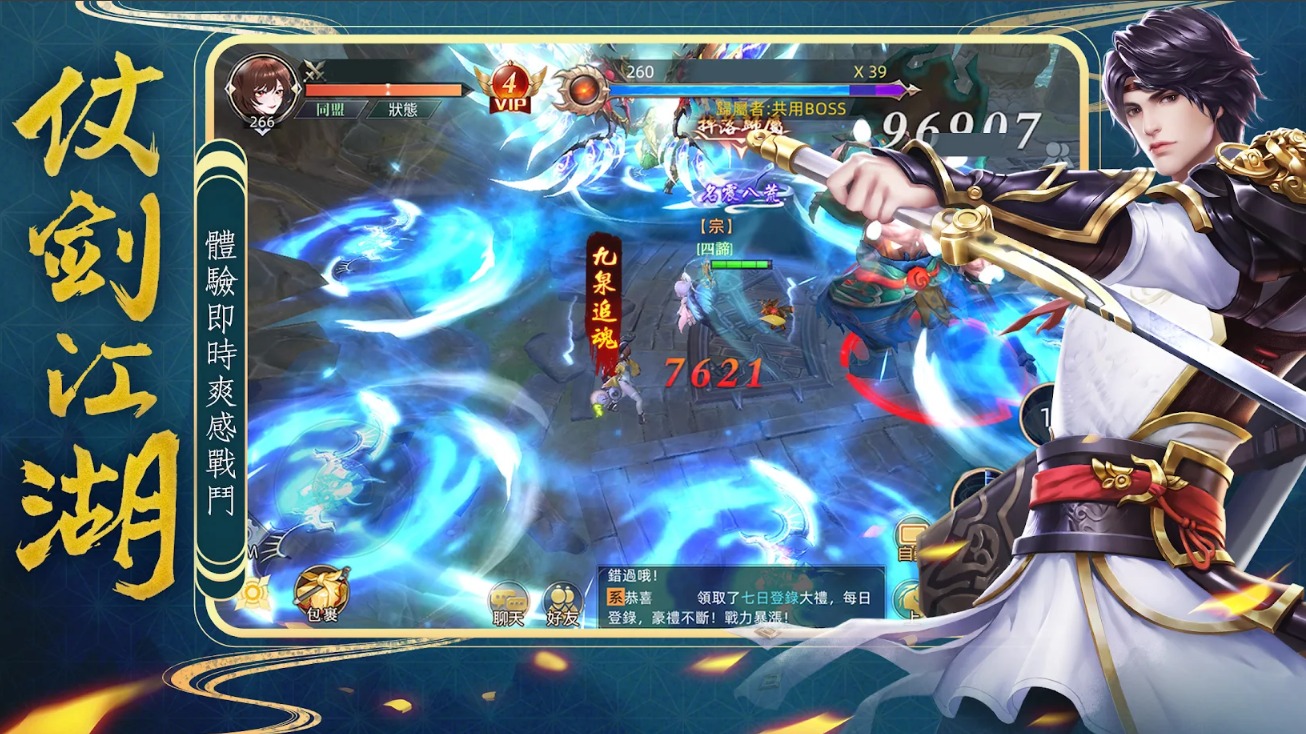Click the BOSS head icon by the health bar
The width and height of the screenshot is (1306, 734).
click(582, 90)
